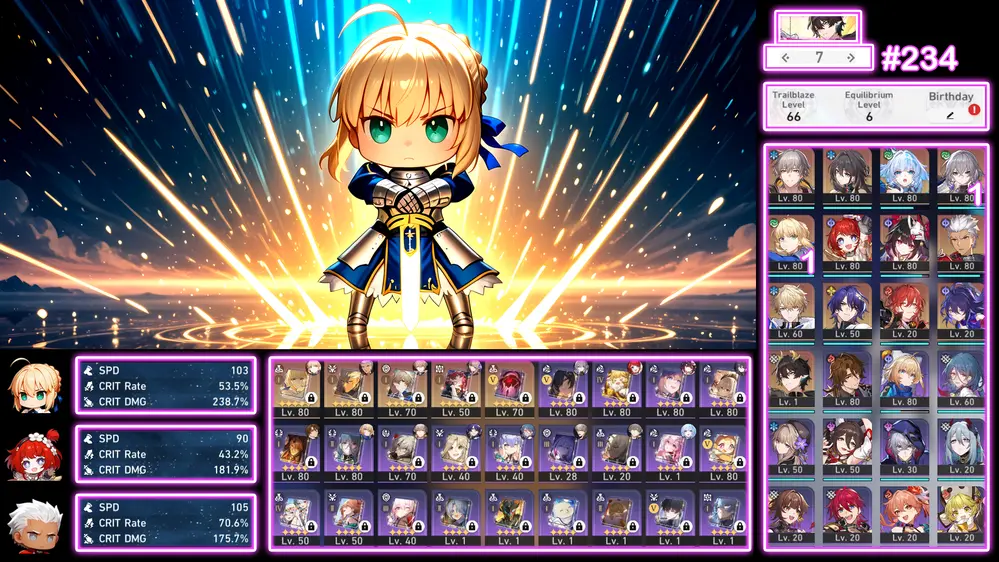
Task: Choose the yellow-haired Lv. 20 character portrait
Action: click(961, 513)
